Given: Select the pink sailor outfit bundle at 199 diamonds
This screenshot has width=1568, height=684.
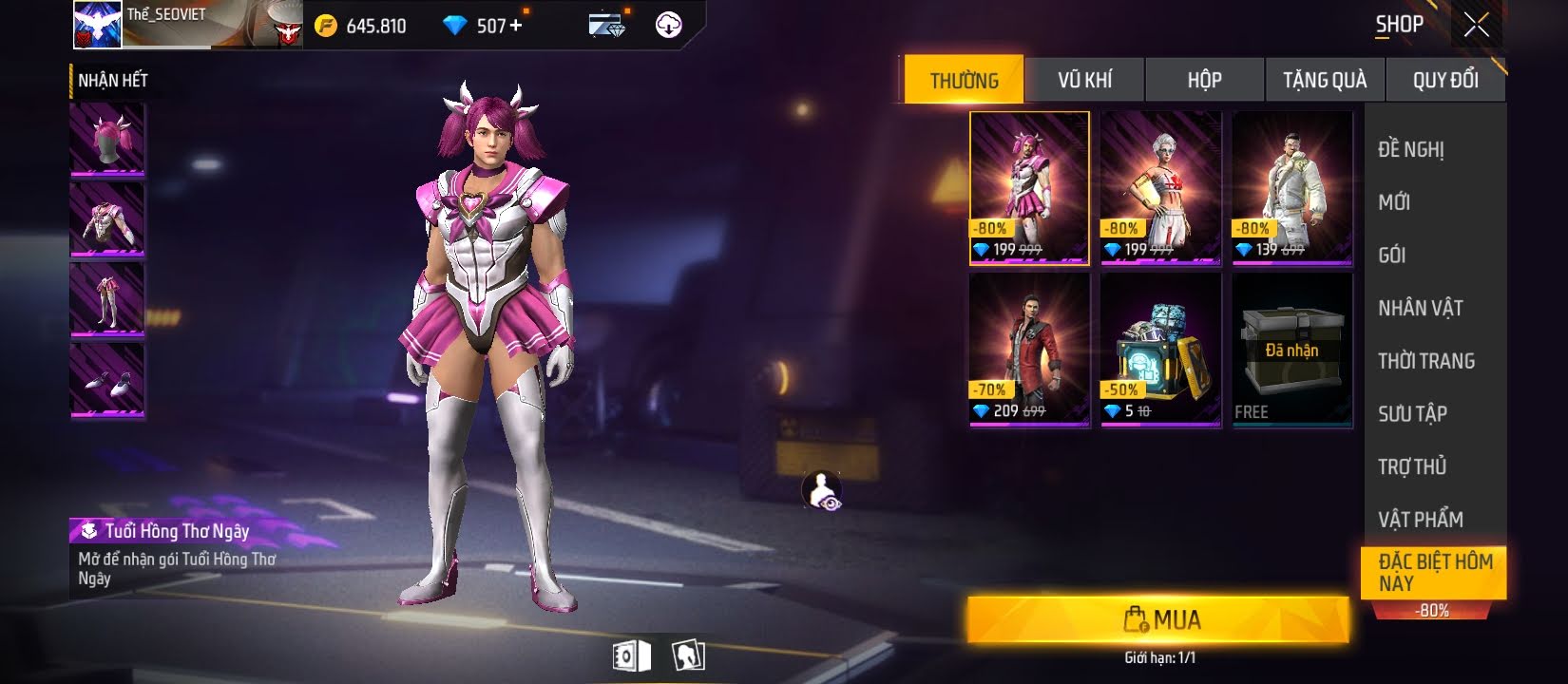Looking at the screenshot, I should pyautogui.click(x=1029, y=187).
